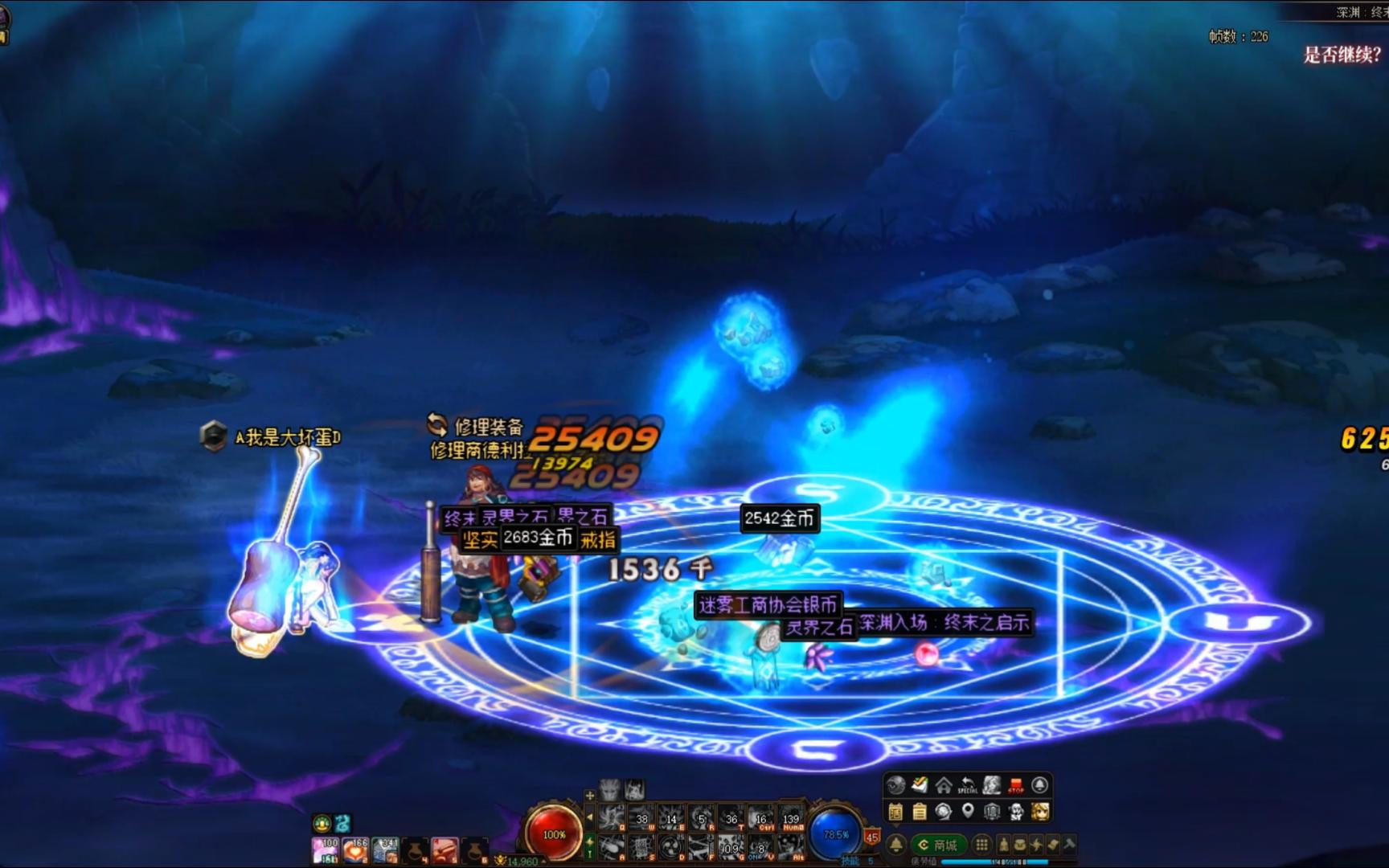This screenshot has height=868, width=1389.
Task: Open the blonde character portrait icon
Action: point(1040,812)
